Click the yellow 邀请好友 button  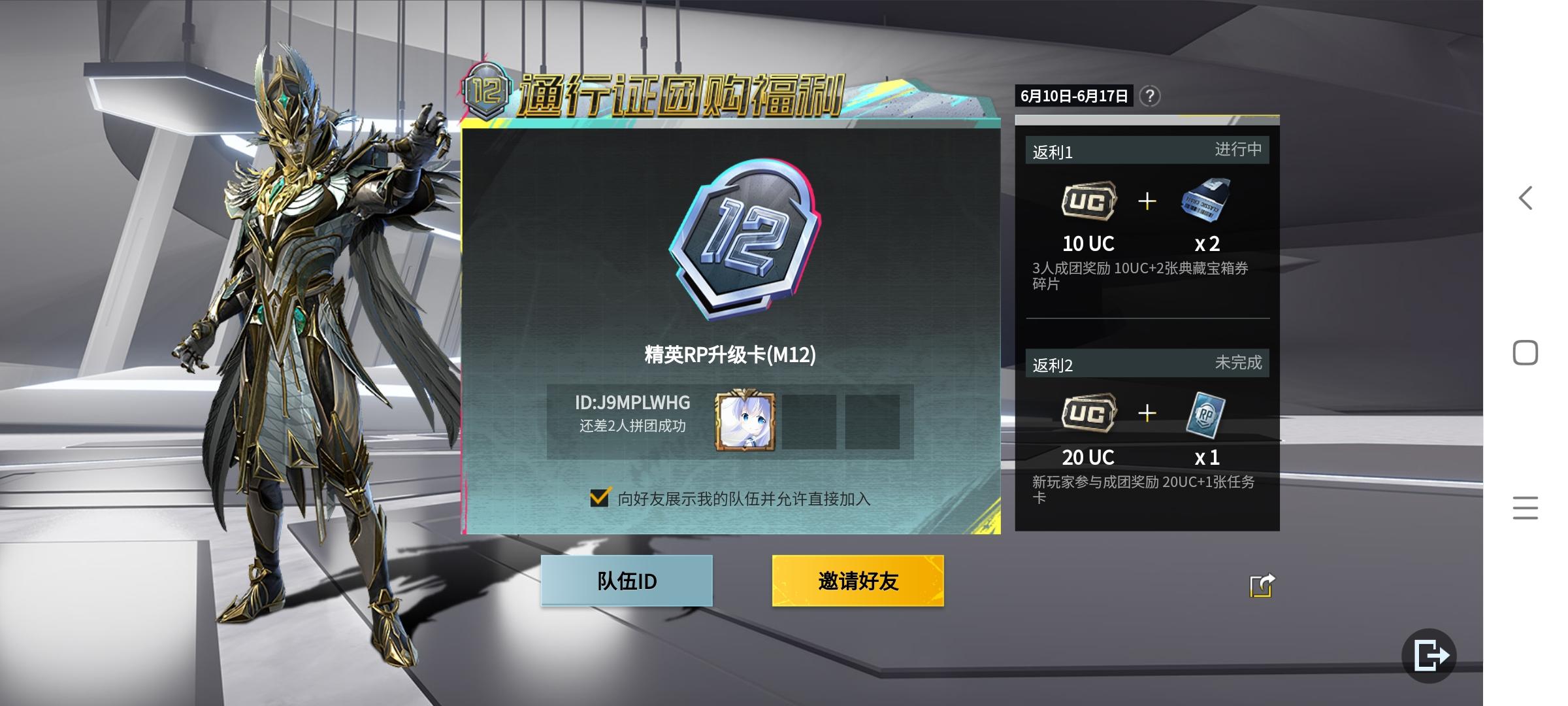(x=858, y=580)
